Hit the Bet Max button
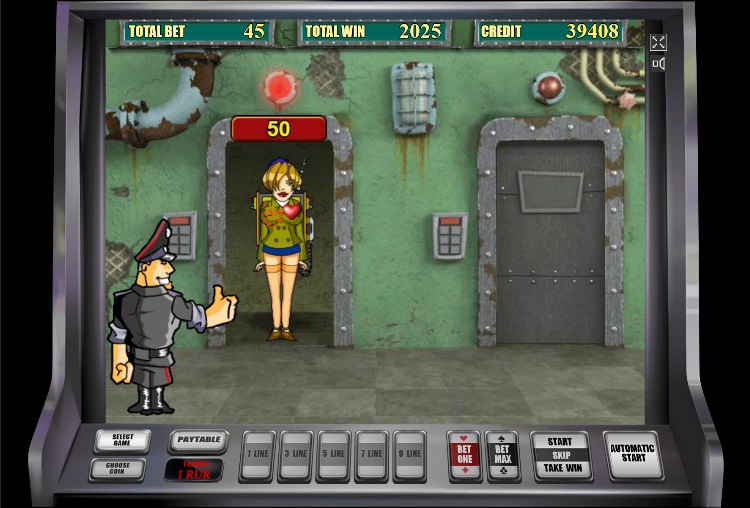Screen dimensions: 750x508 pyautogui.click(x=502, y=456)
